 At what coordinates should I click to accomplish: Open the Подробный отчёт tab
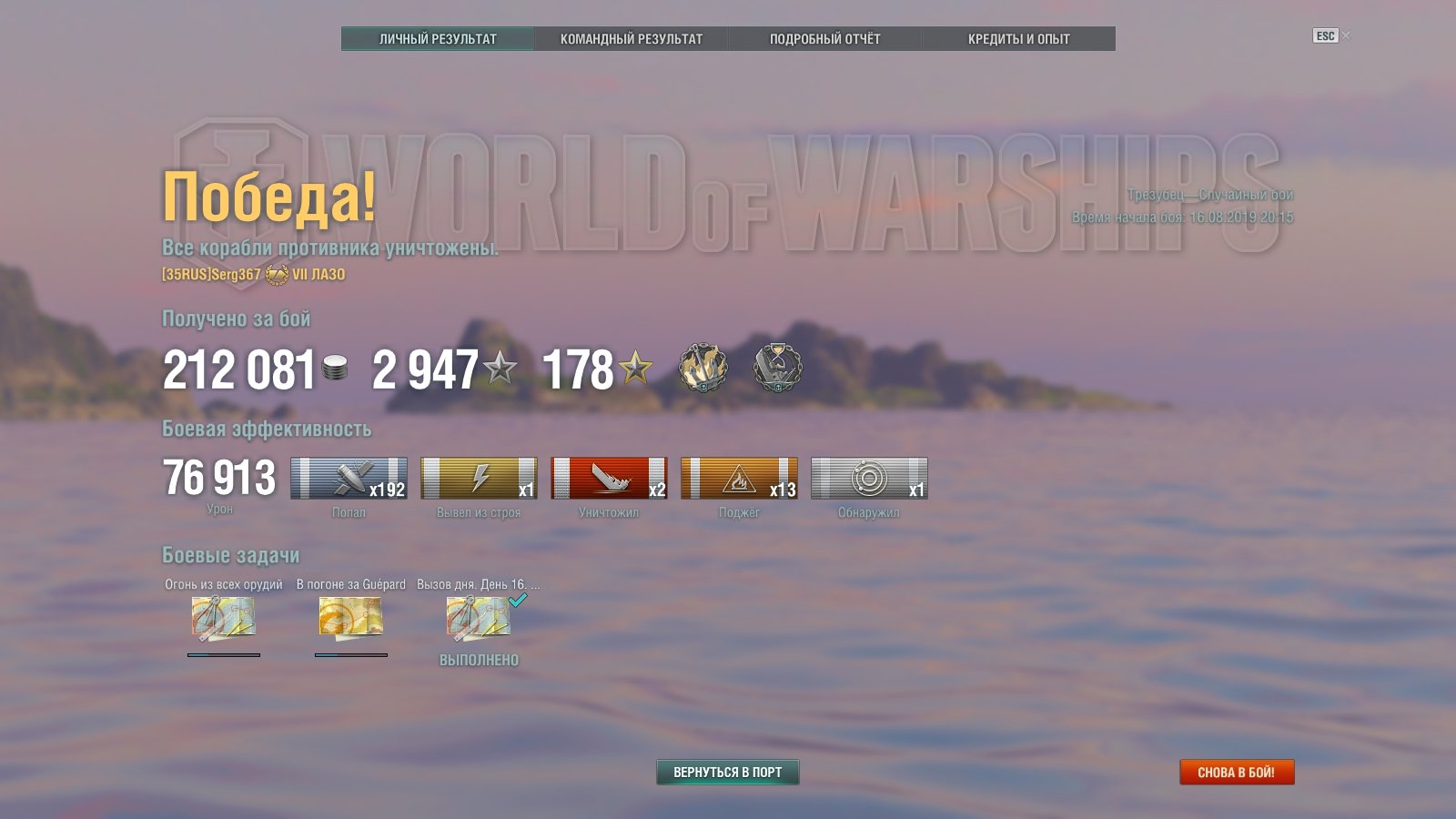point(824,39)
